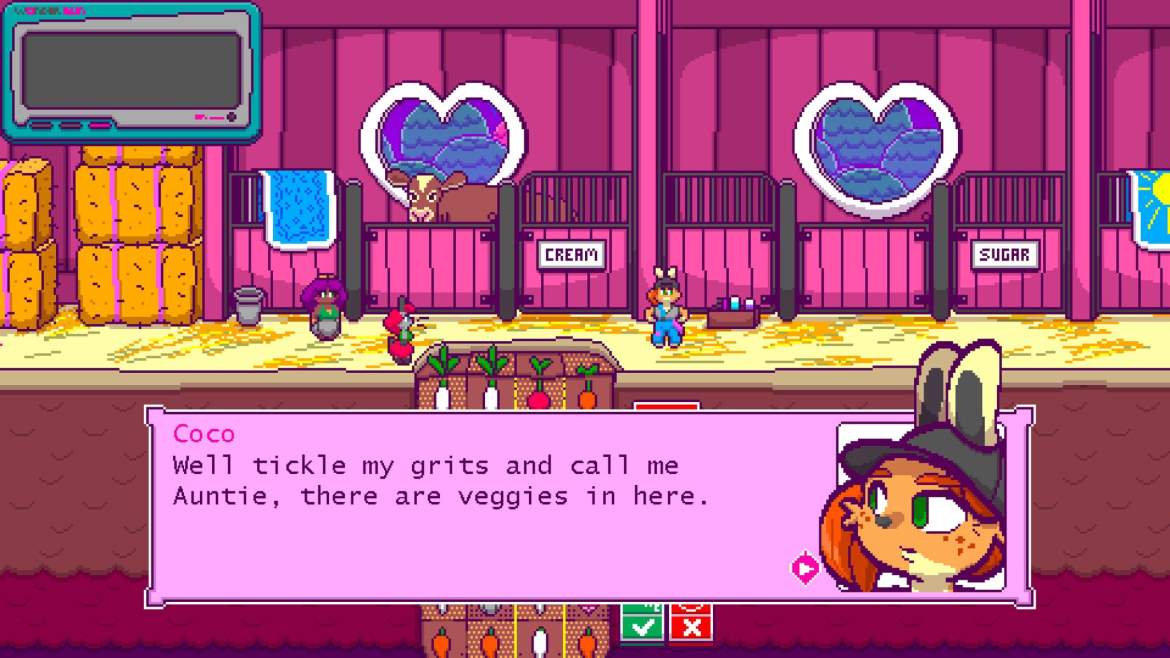
Task: Select the red radish tile in the grid
Action: tap(539, 387)
